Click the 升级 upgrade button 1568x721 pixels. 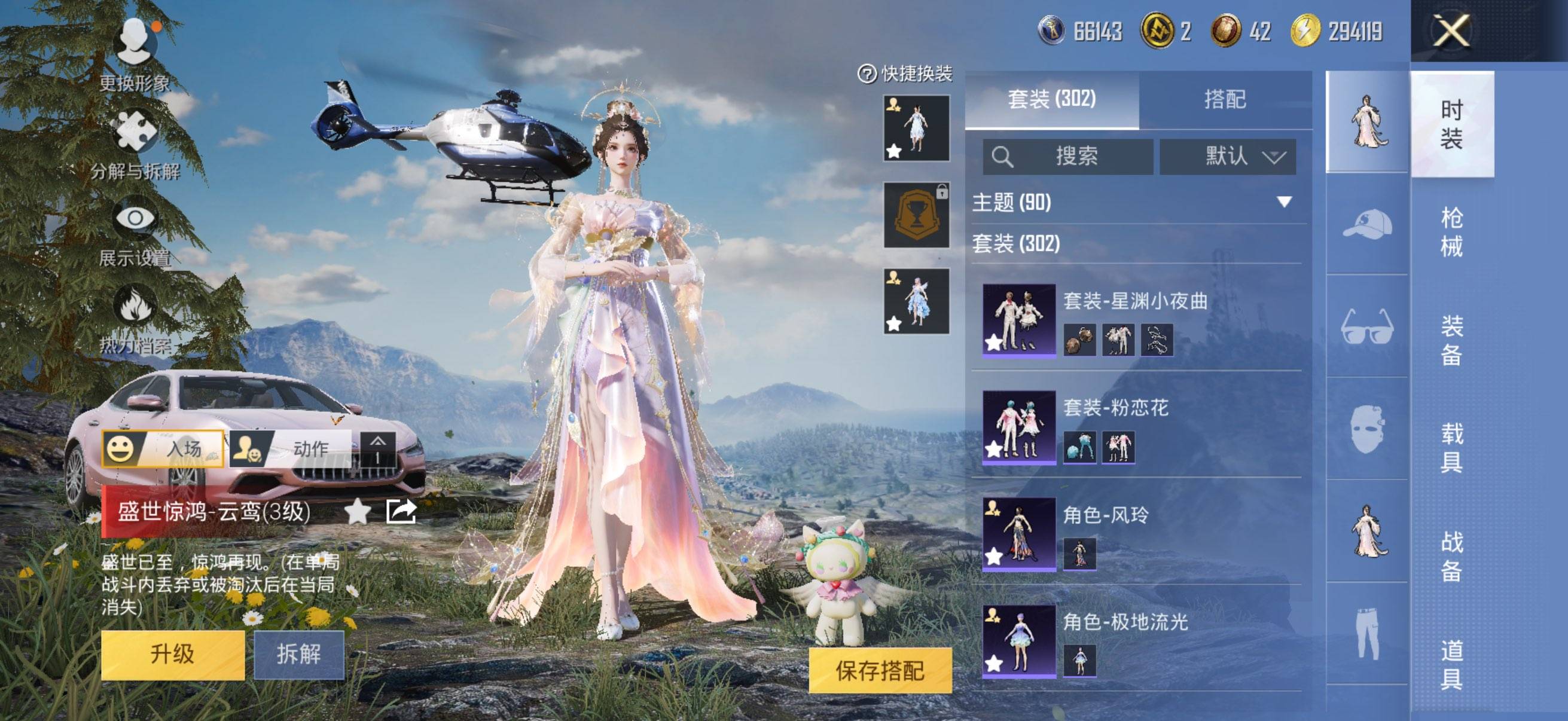click(172, 655)
